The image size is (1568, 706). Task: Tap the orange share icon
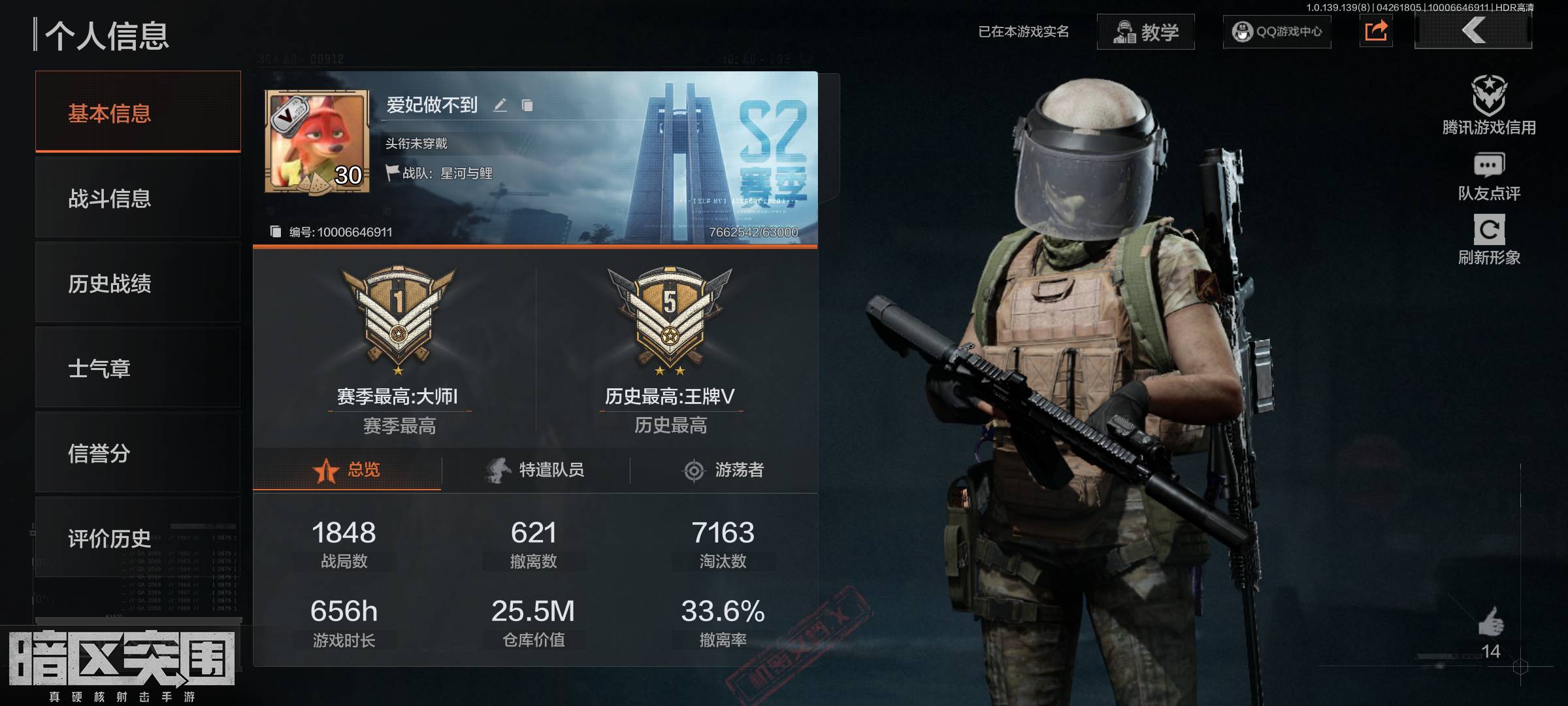click(1376, 31)
